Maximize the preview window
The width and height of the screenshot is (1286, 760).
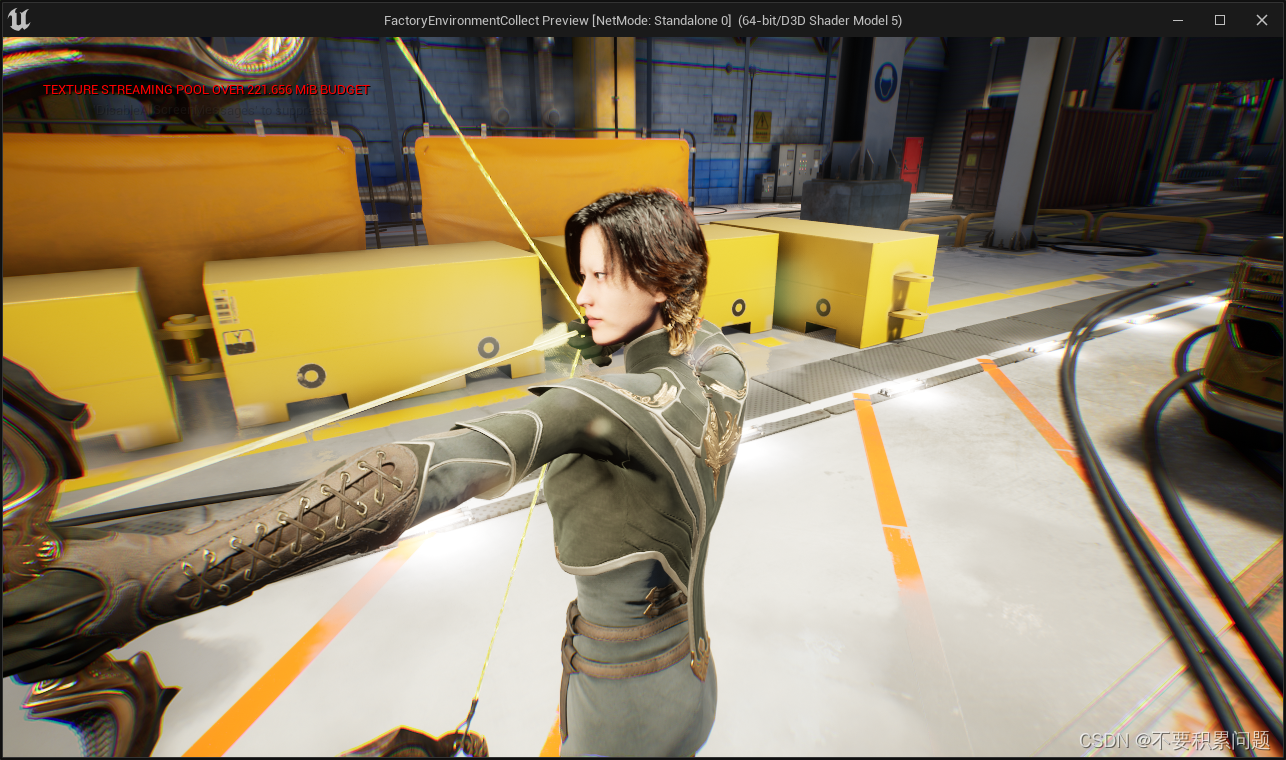pyautogui.click(x=1219, y=20)
